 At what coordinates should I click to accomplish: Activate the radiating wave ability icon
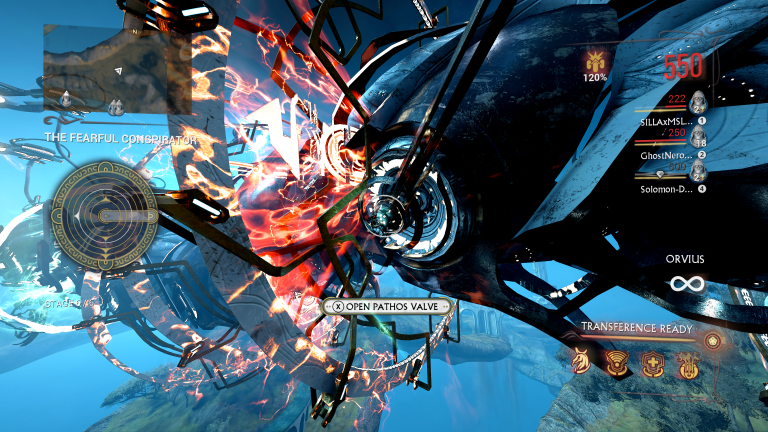[616, 361]
